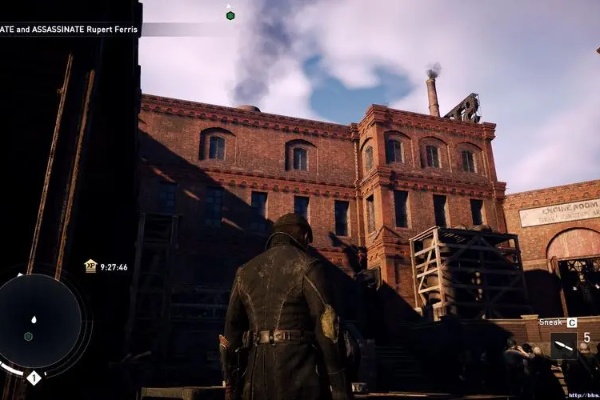Click the circular minimap
The height and width of the screenshot is (400, 600).
point(40,321)
